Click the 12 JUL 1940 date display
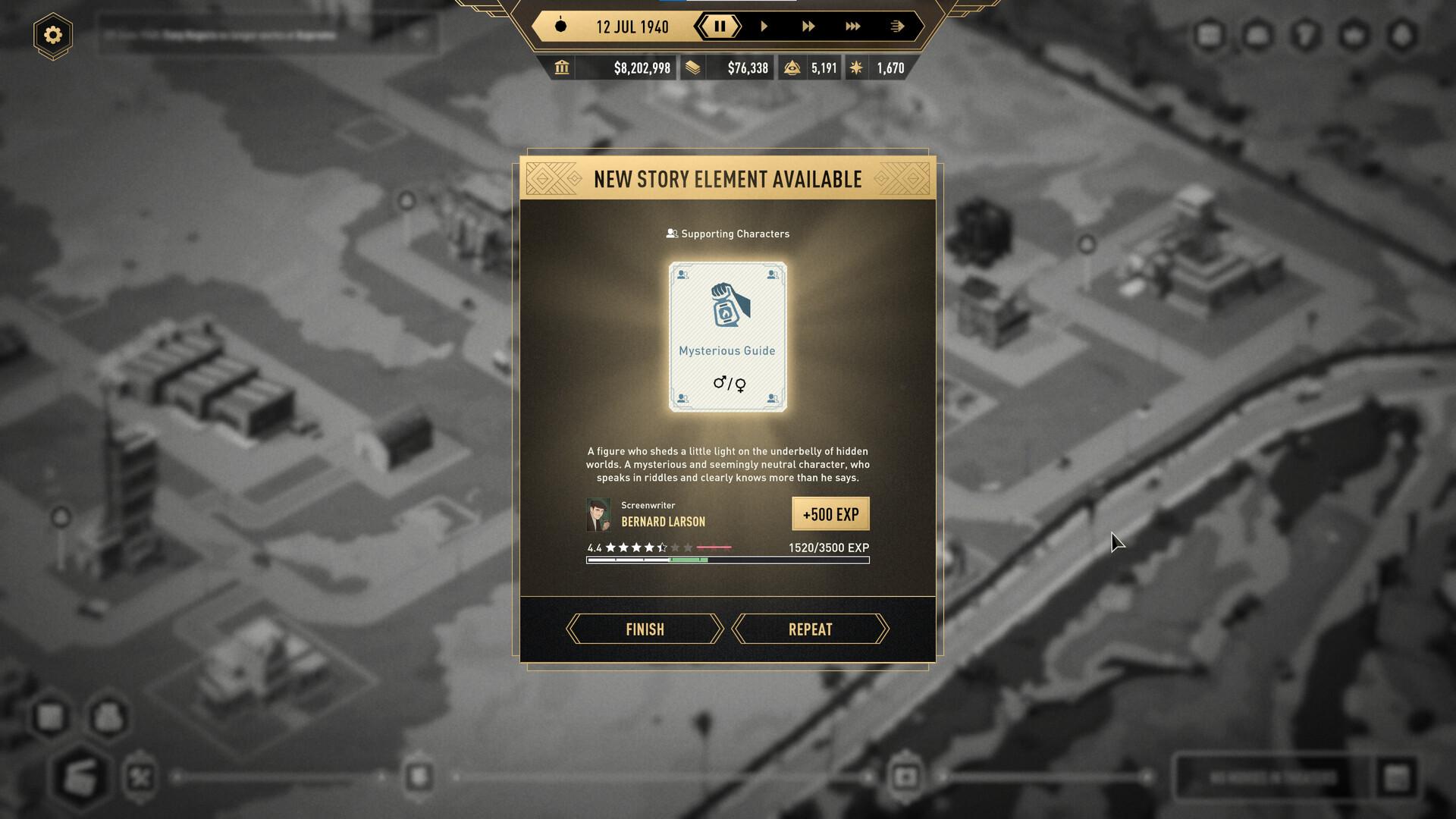The width and height of the screenshot is (1456, 819). tap(632, 27)
